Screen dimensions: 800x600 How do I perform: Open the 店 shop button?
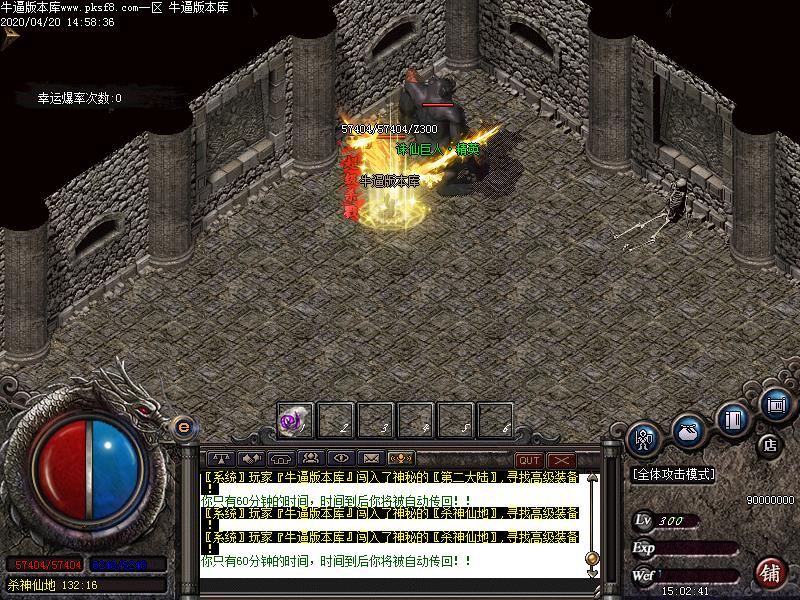coord(769,443)
